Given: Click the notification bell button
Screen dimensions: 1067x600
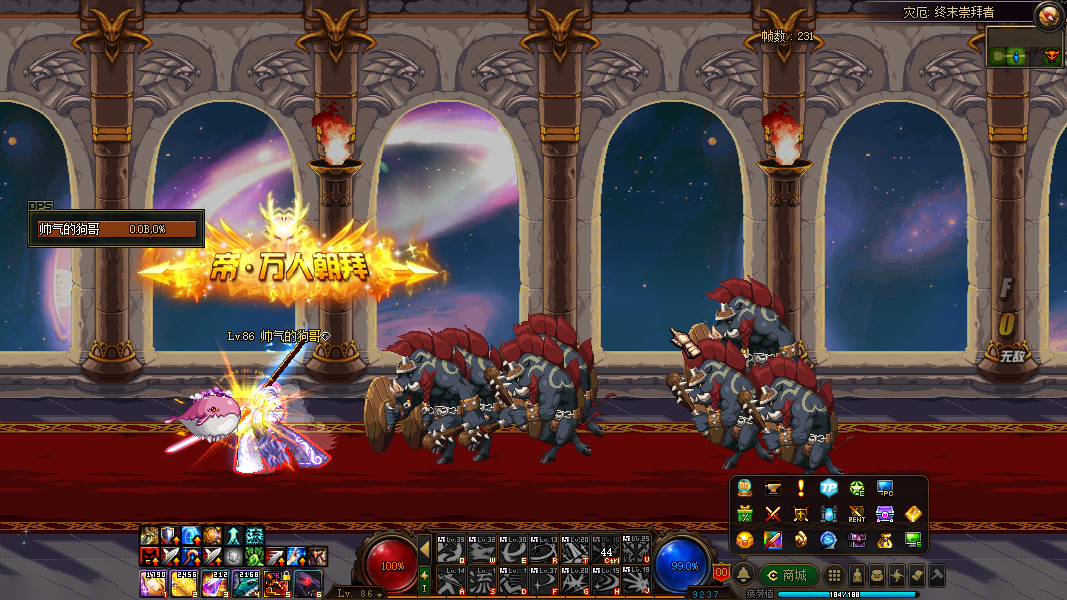Looking at the screenshot, I should coord(744,575).
